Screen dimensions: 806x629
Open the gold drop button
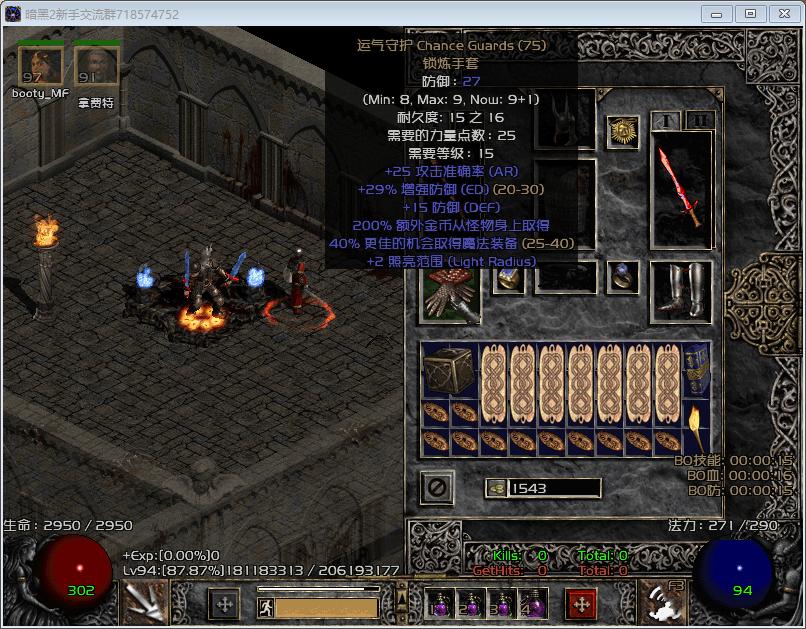[495, 488]
